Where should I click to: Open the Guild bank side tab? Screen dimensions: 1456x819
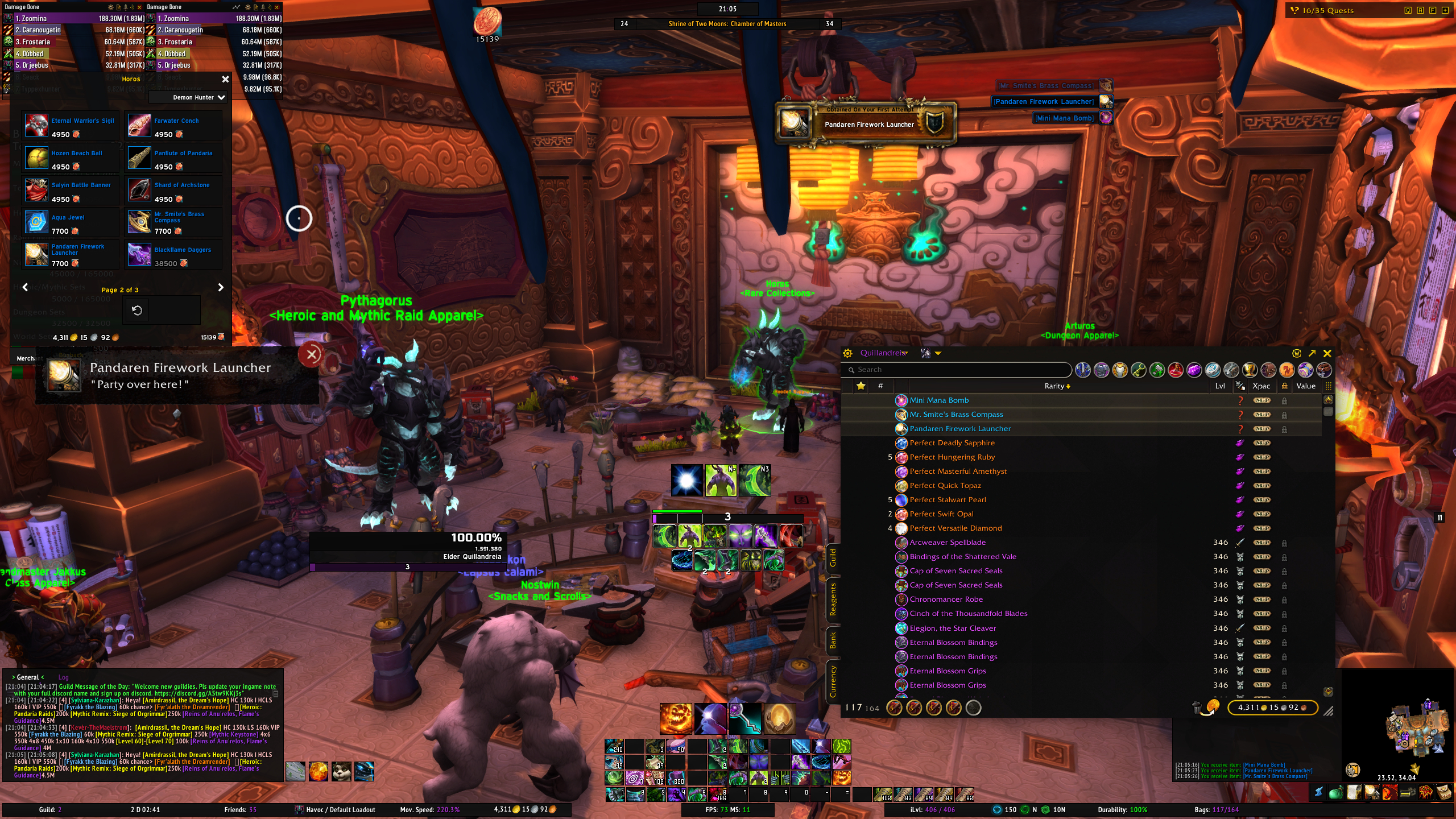833,558
